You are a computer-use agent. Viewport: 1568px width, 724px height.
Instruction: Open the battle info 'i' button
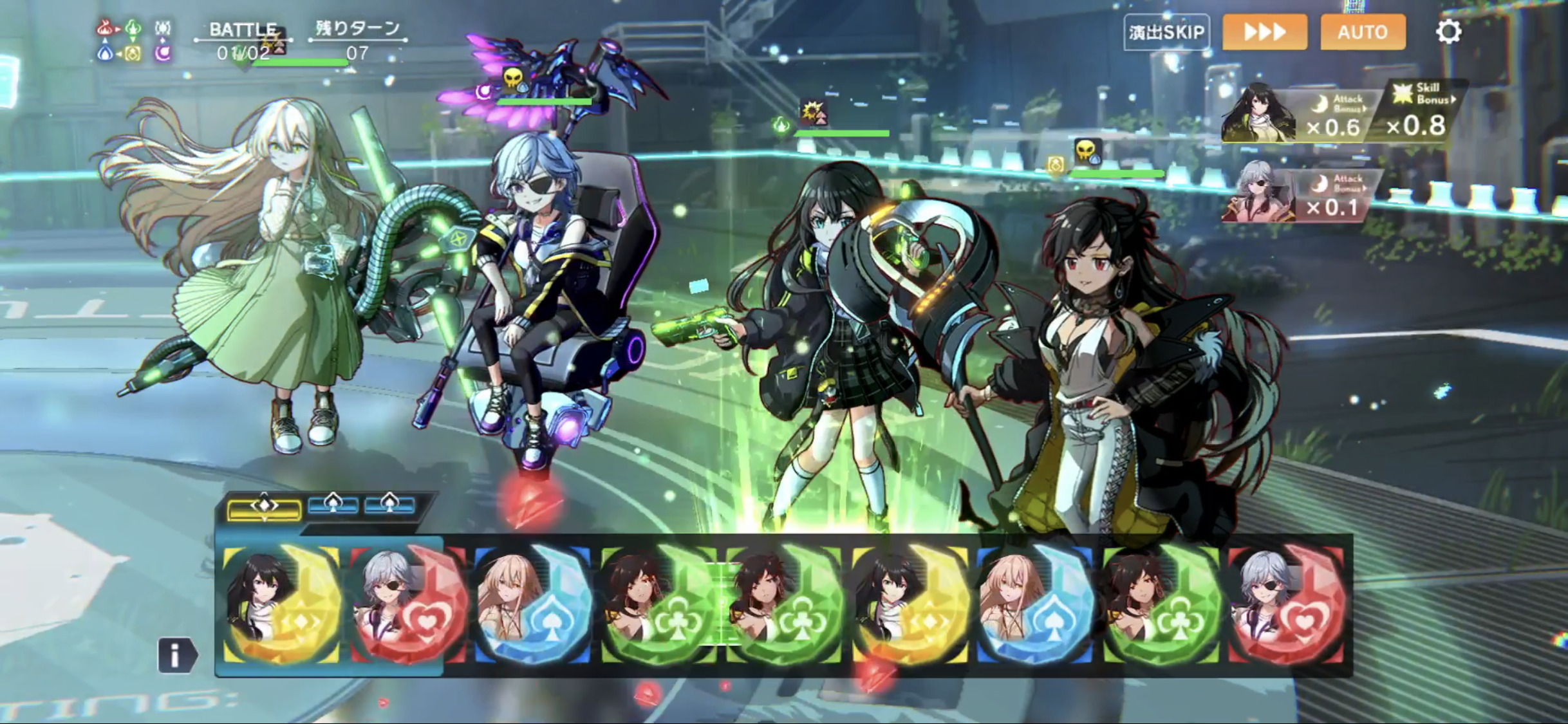point(175,656)
